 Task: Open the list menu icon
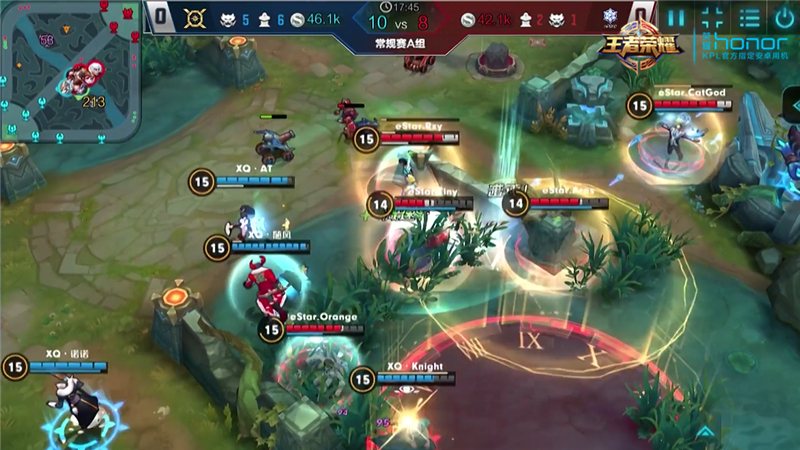(749, 17)
